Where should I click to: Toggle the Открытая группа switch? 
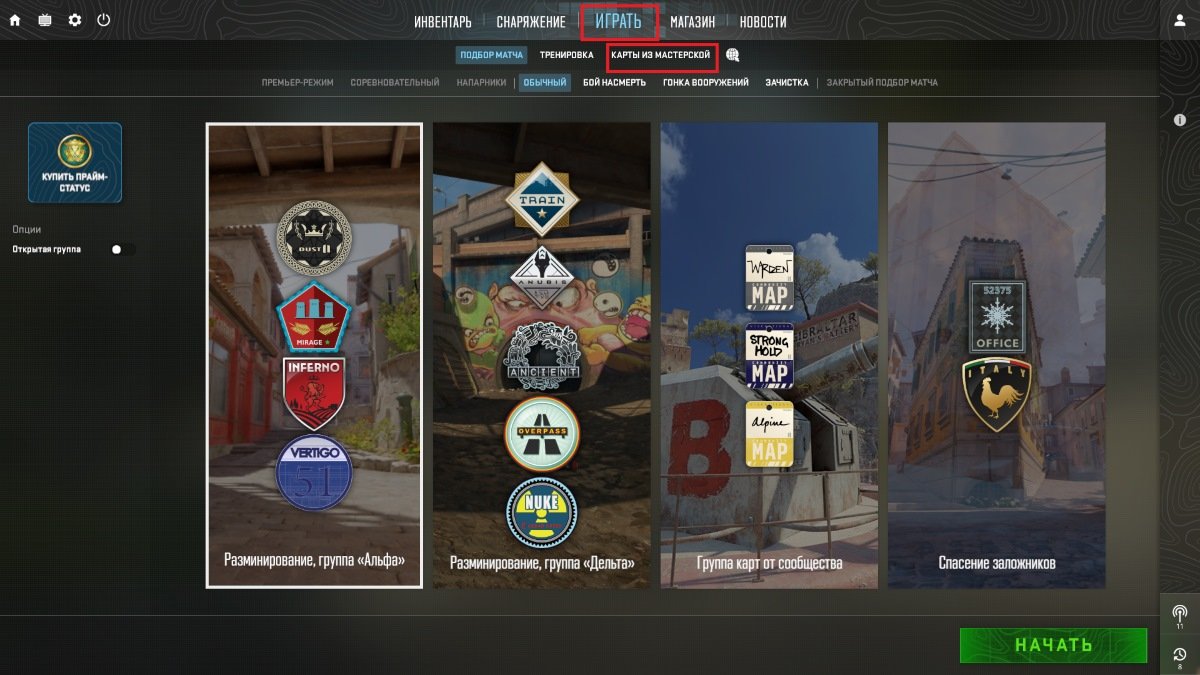tap(123, 249)
